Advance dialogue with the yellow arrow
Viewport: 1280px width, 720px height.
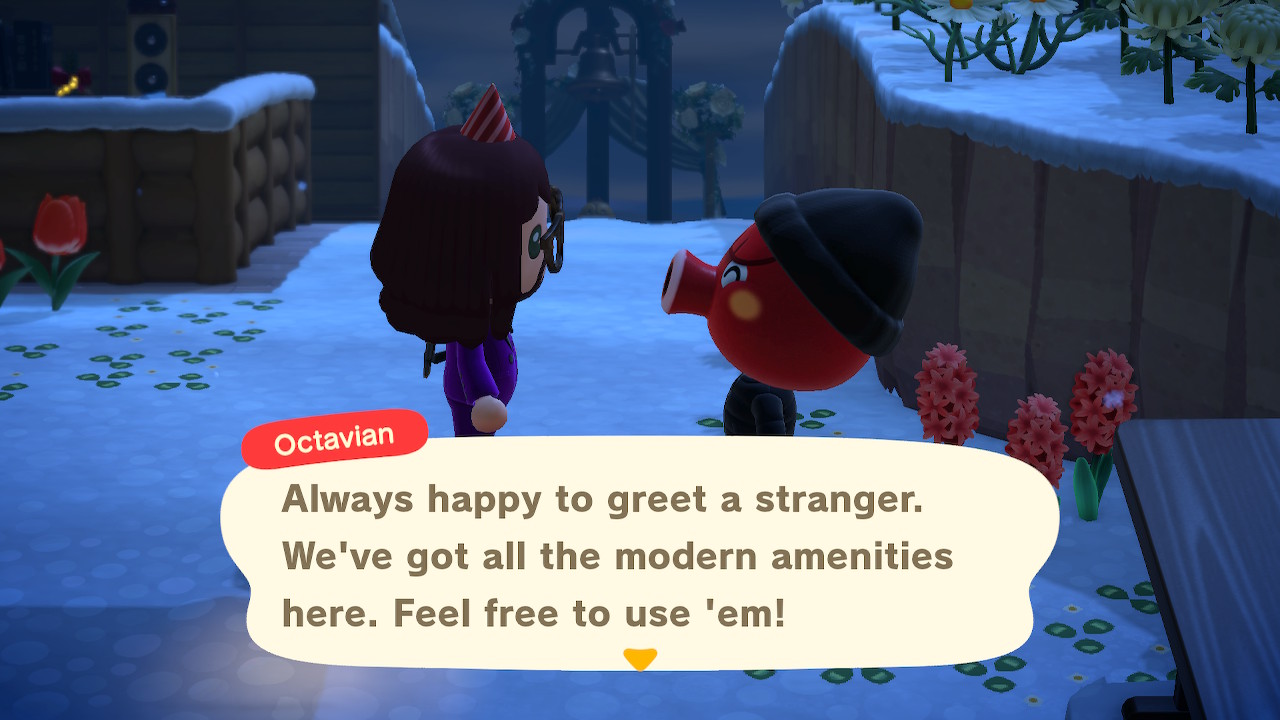[639, 659]
